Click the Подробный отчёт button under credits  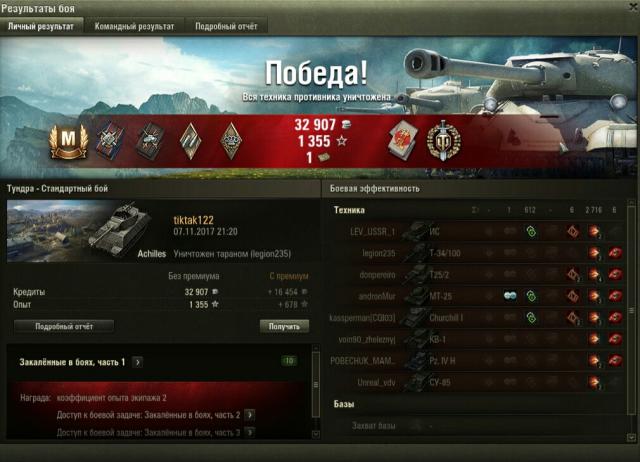tap(63, 326)
